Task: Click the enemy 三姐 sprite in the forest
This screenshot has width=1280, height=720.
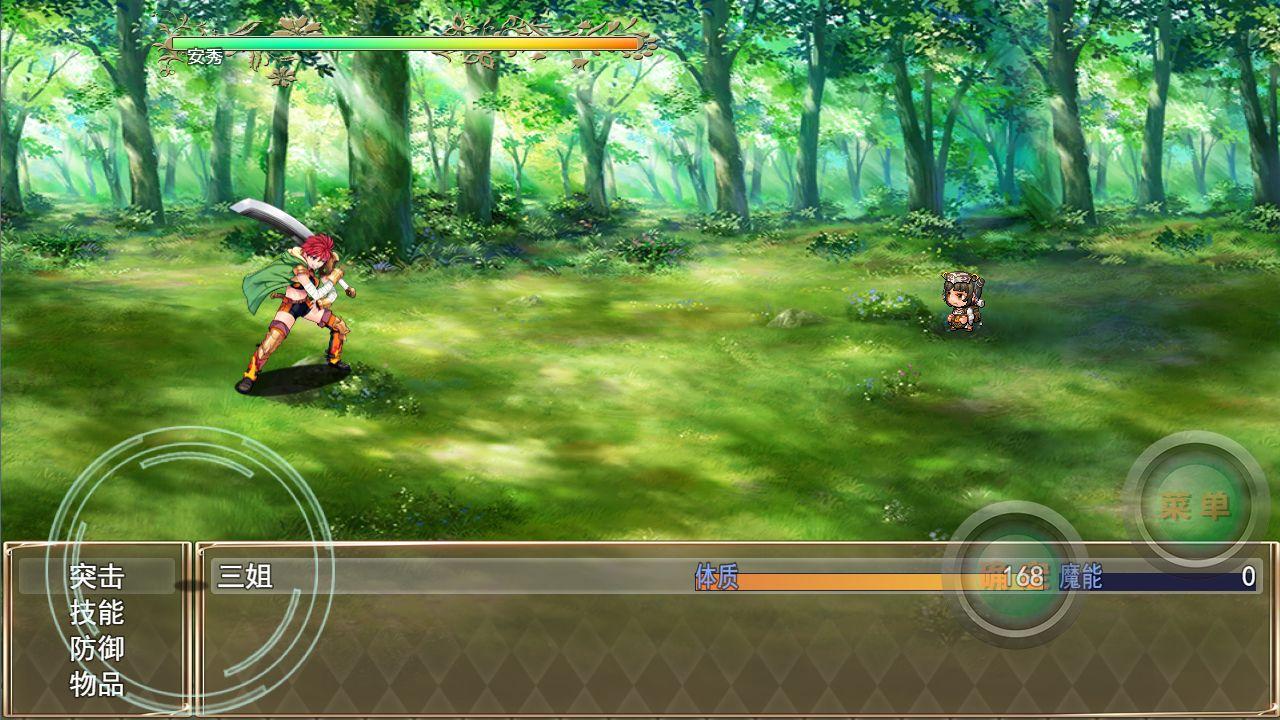Action: (x=960, y=300)
